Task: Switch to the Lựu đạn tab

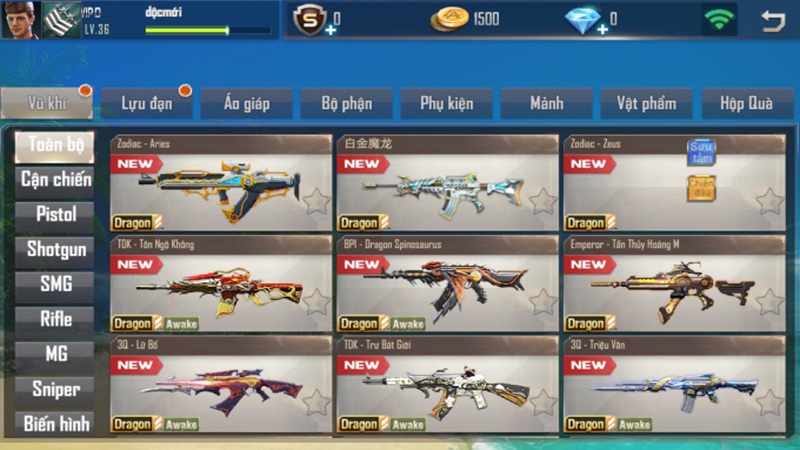Action: click(x=147, y=103)
